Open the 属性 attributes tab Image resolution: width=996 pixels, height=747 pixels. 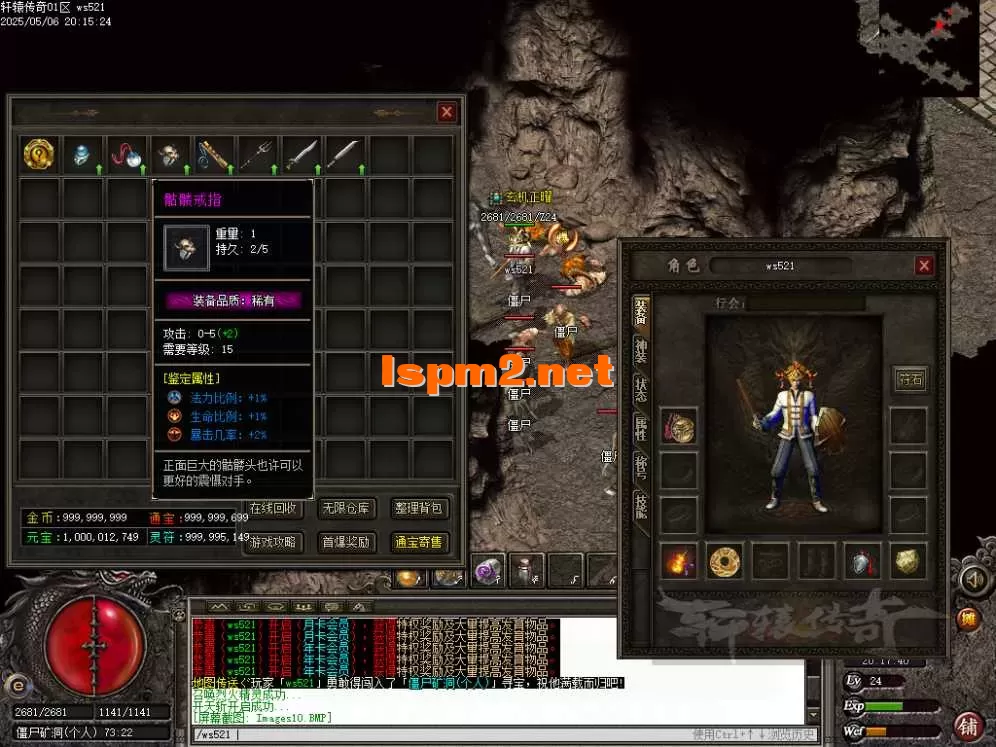click(x=641, y=428)
